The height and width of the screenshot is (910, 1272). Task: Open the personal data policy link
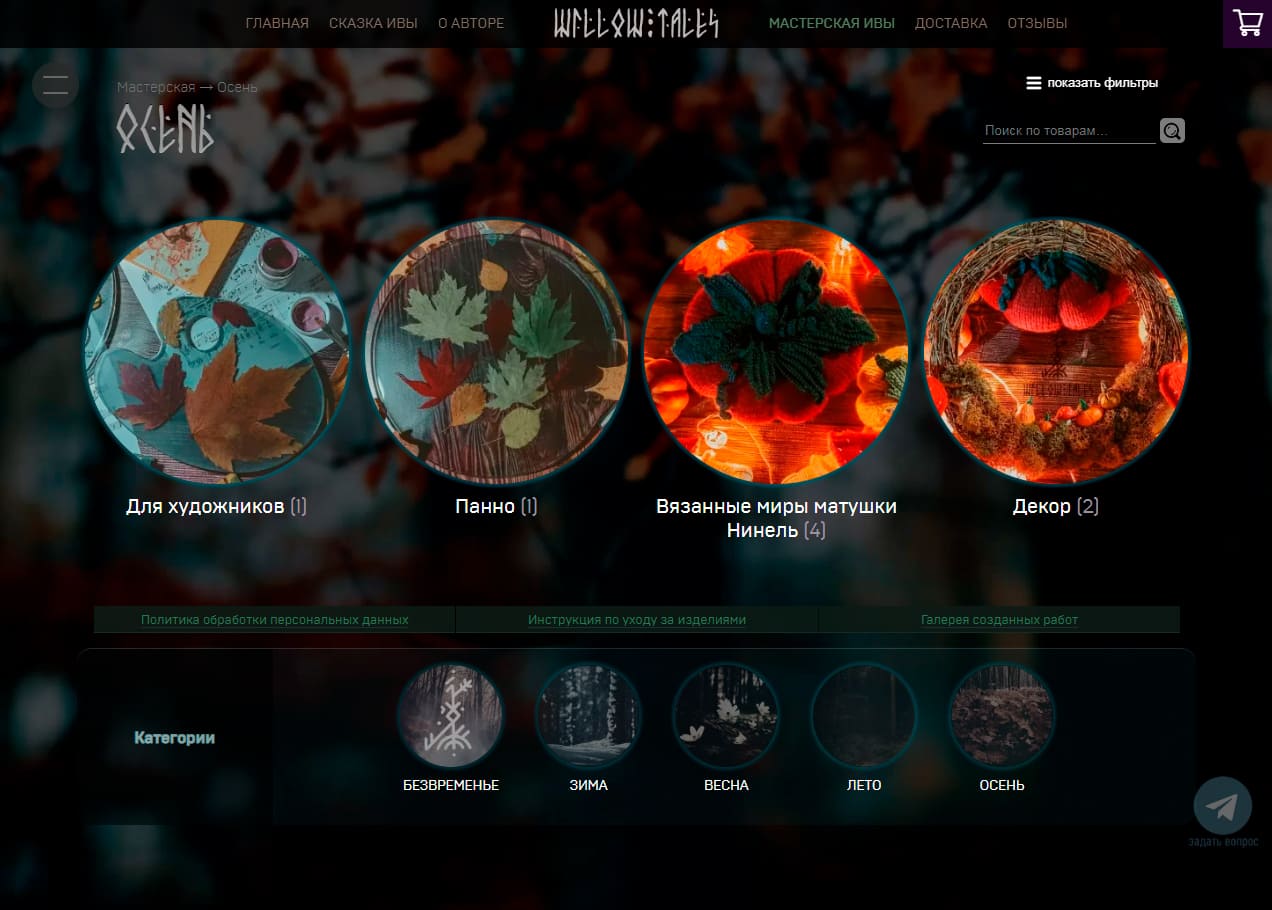tap(274, 620)
